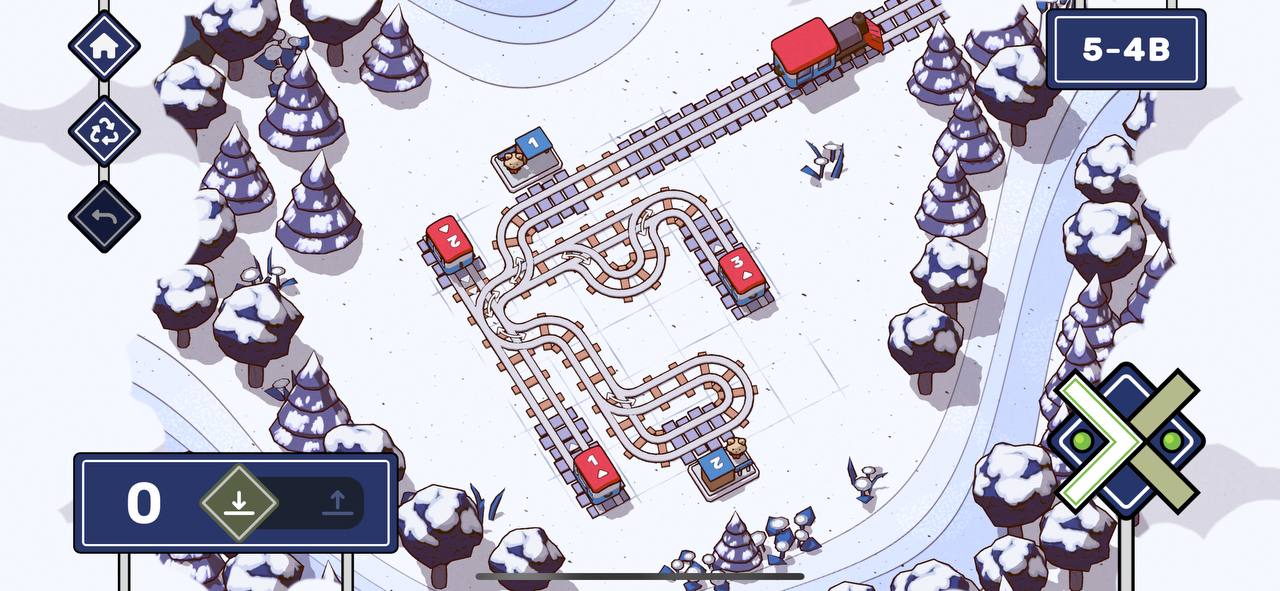Undo the last move
1280x591 pixels.
click(104, 217)
